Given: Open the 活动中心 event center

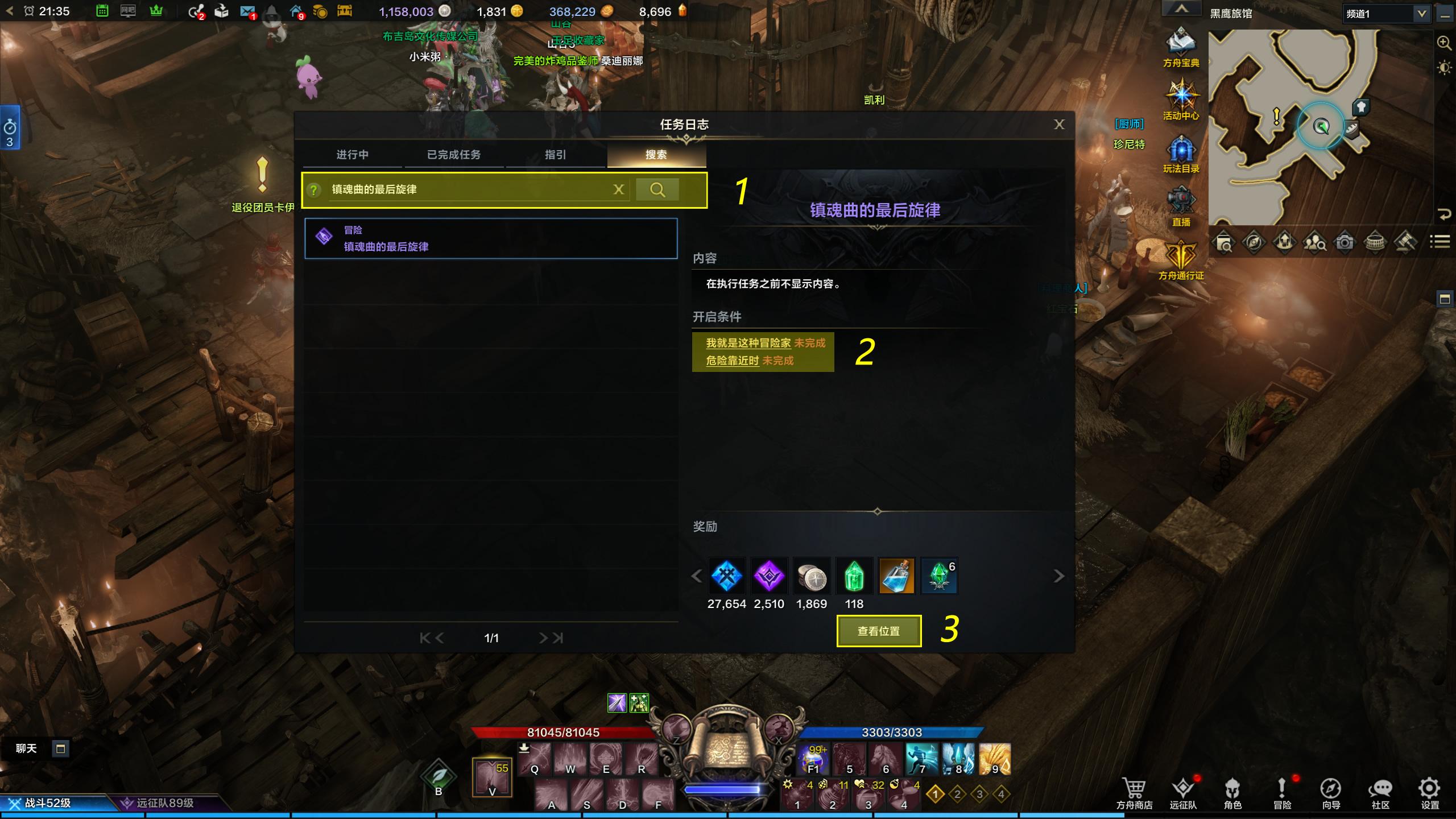Looking at the screenshot, I should coord(1181,100).
